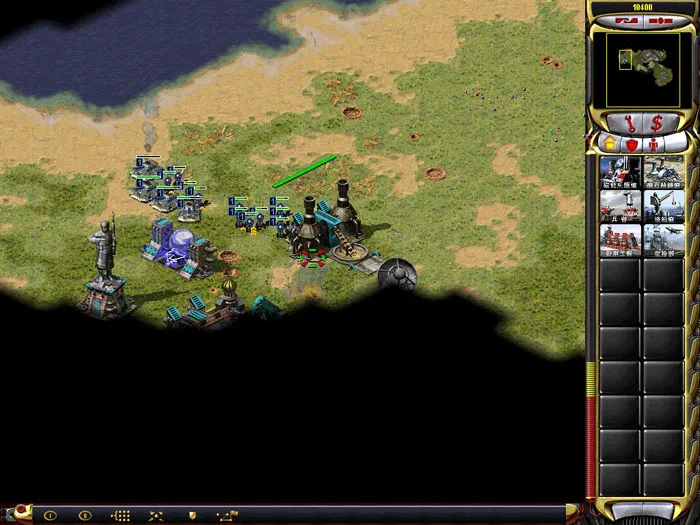
Task: Choose the ore refinery build icon
Action: point(663,206)
